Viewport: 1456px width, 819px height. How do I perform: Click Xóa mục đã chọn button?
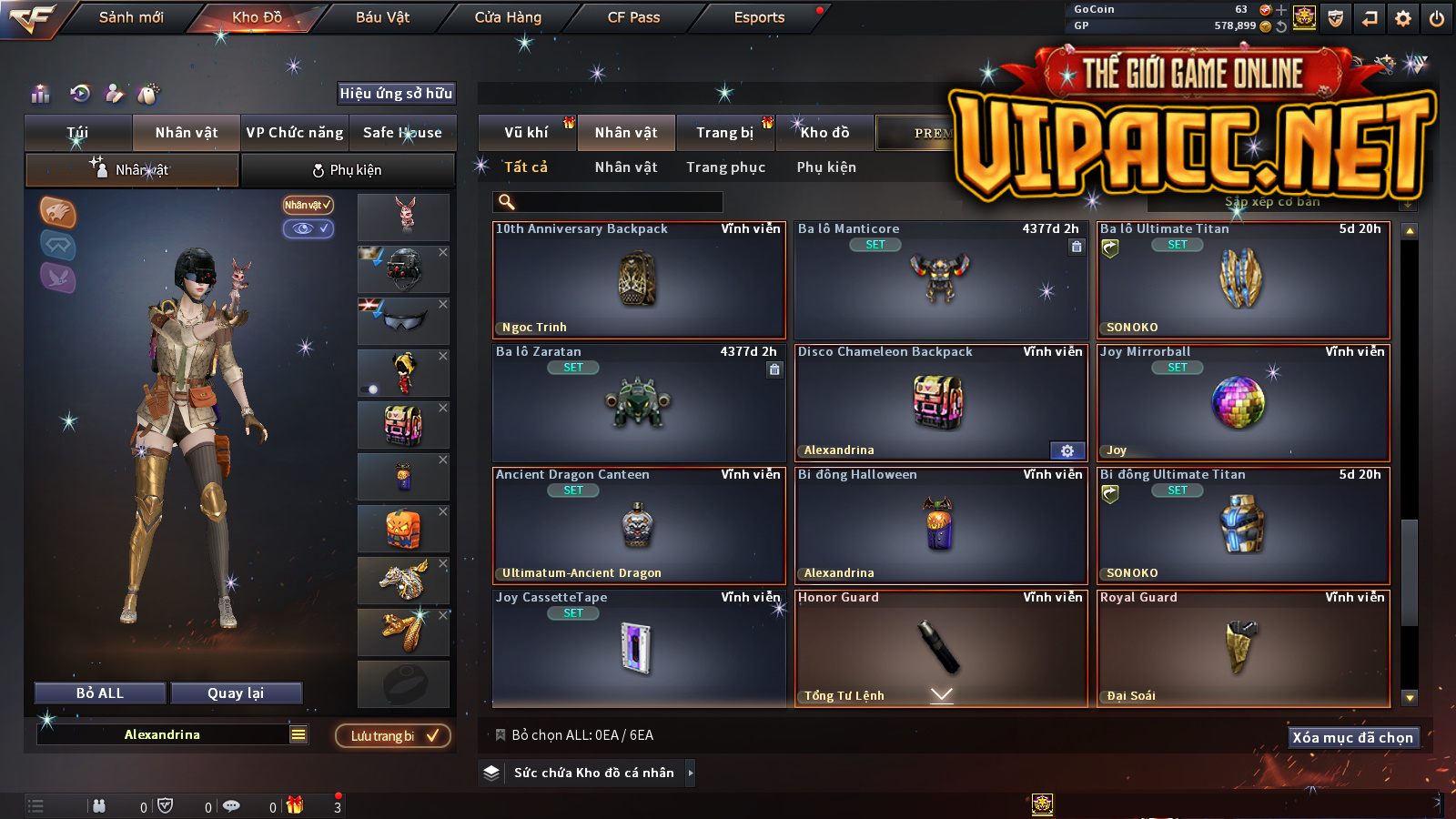pos(1352,737)
